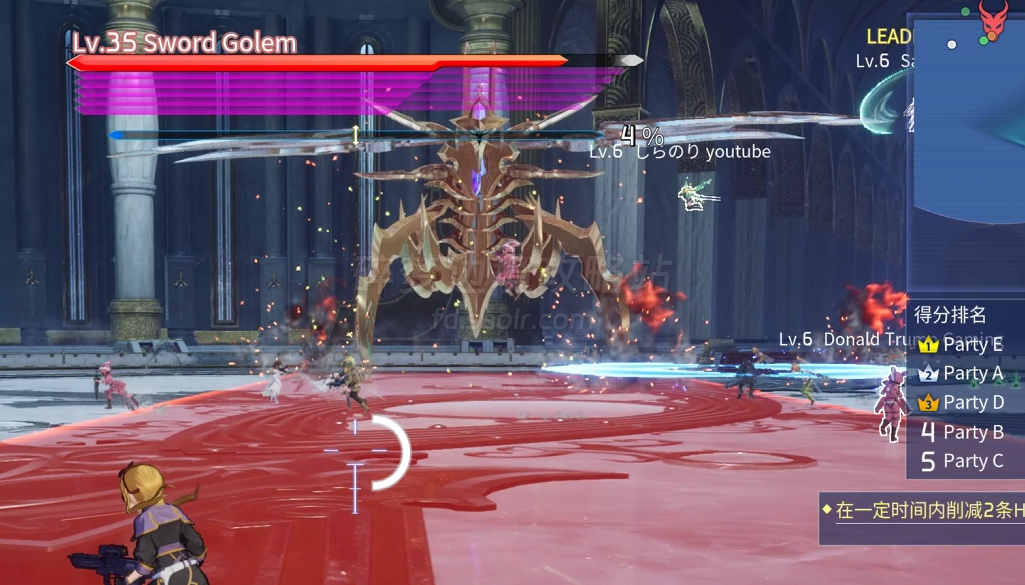Select the Party E ranking row
Viewport: 1025px width, 585px height.
(964, 345)
